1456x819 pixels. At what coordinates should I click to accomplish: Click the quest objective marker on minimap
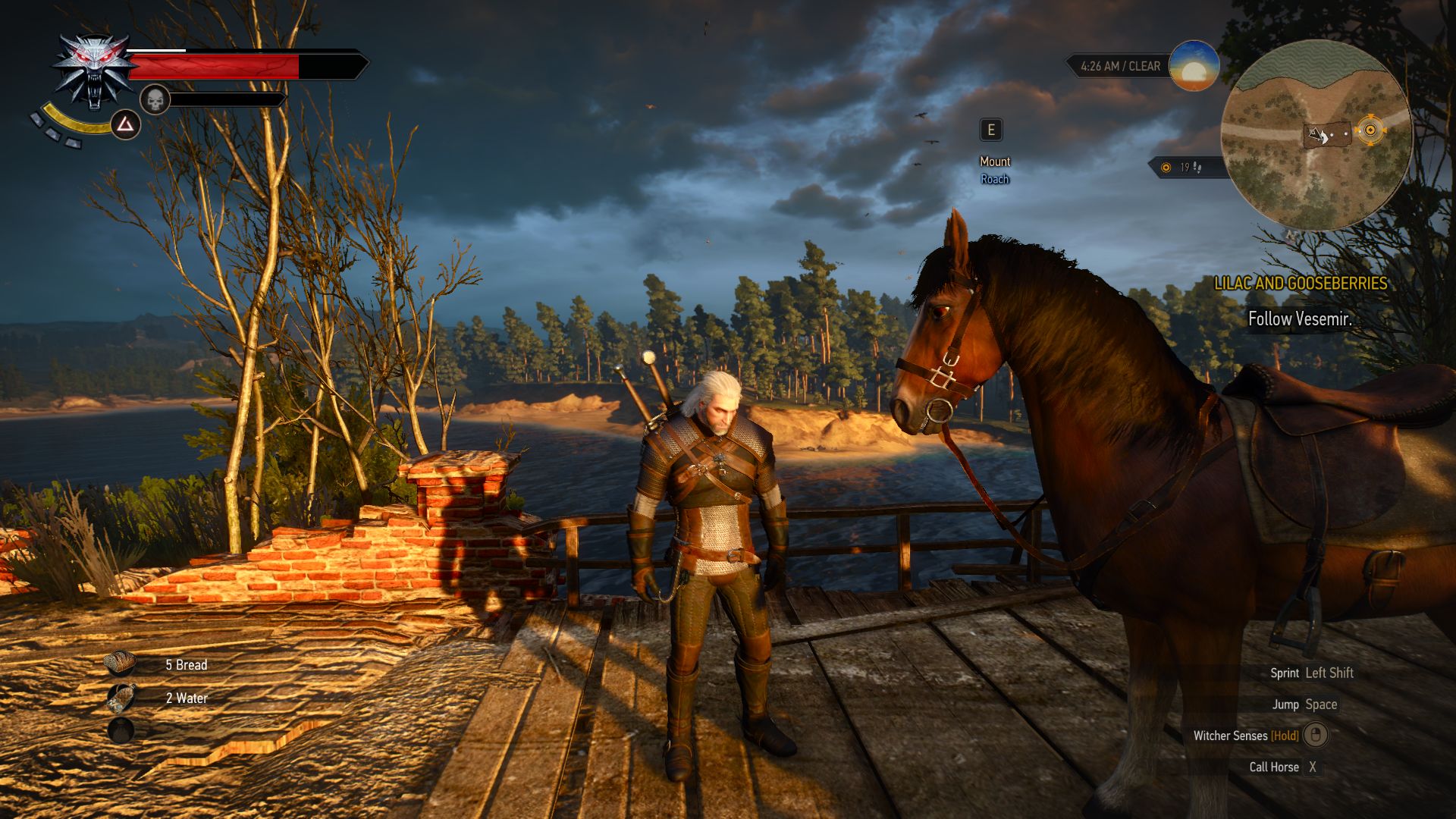1370,130
